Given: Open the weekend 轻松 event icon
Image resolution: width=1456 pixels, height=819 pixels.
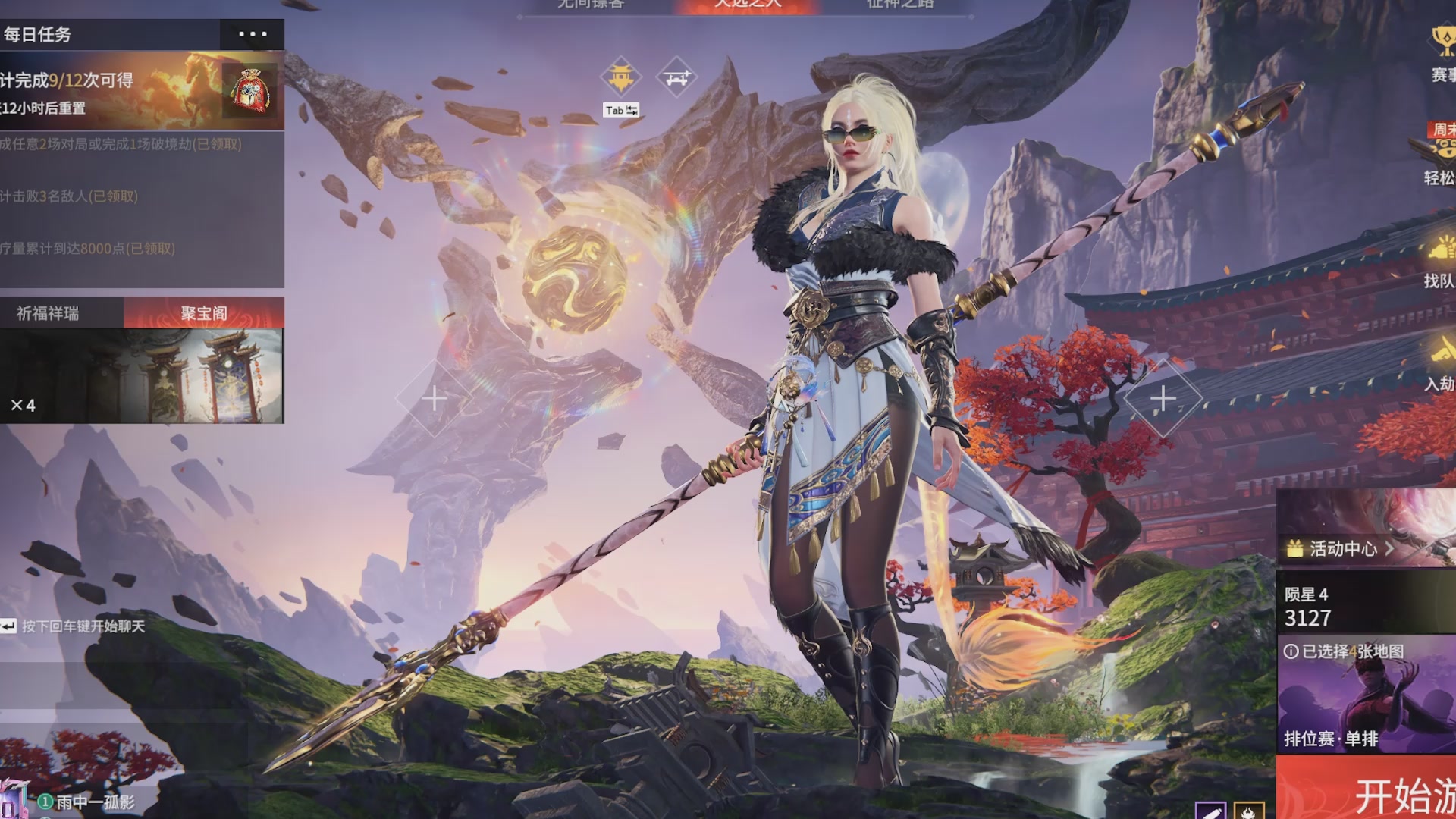Looking at the screenshot, I should (x=1439, y=155).
